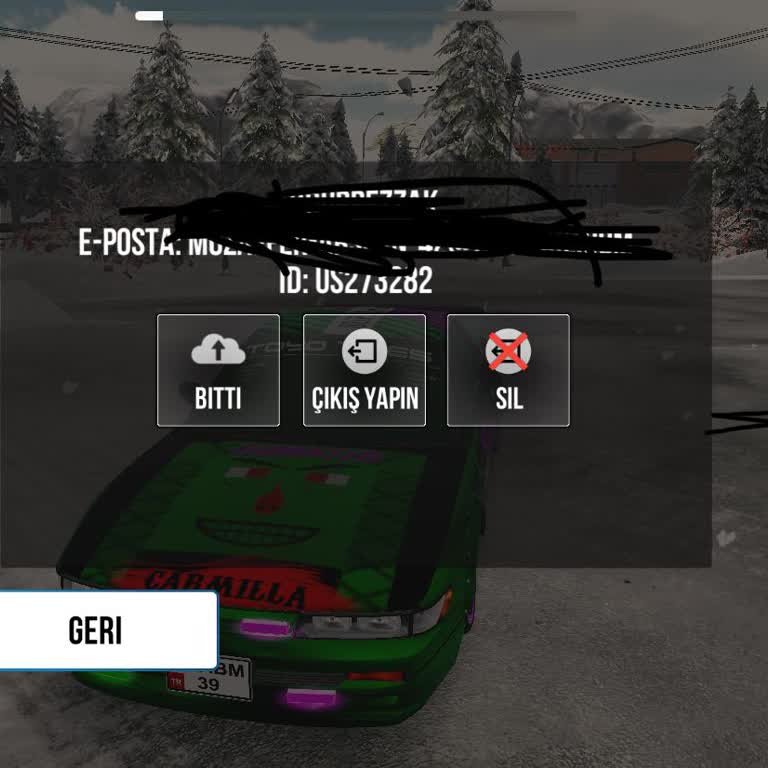Viewport: 768px width, 768px height.
Task: Click the BITTI cloud upload button
Action: pos(218,370)
